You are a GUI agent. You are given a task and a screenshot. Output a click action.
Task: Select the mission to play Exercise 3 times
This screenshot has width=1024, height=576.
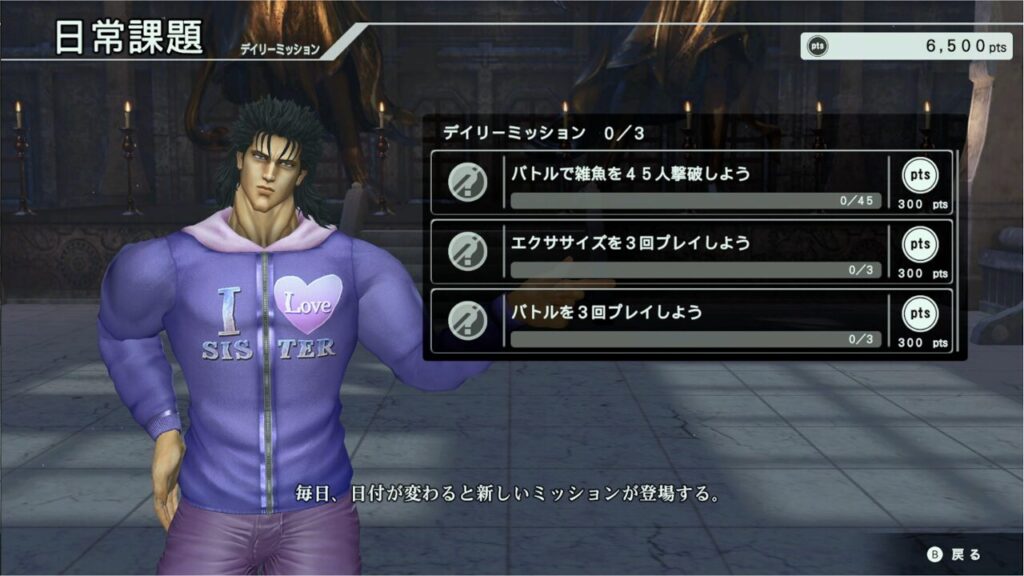[690, 252]
